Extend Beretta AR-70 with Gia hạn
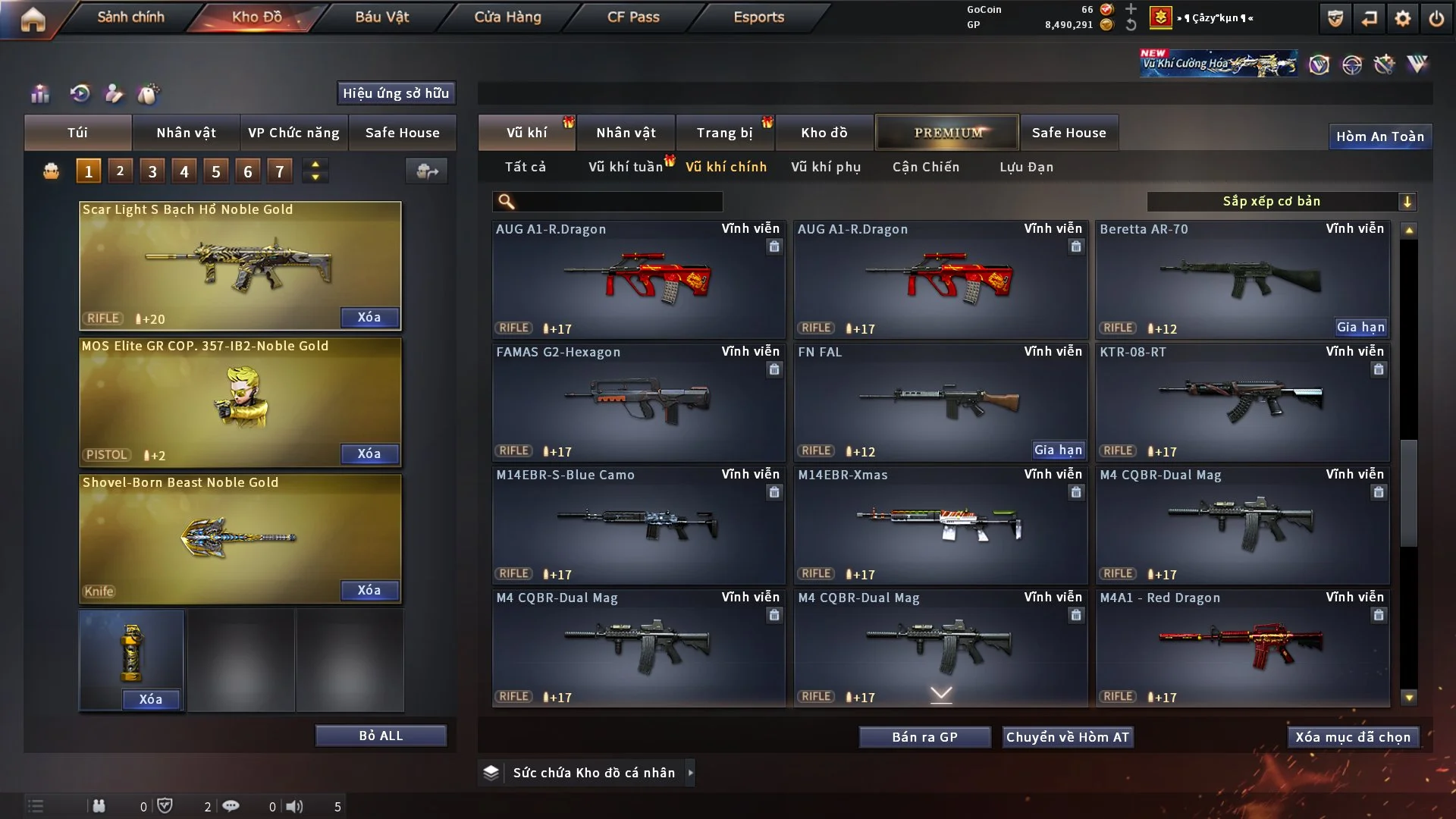Viewport: 1456px width, 819px height. pyautogui.click(x=1360, y=327)
